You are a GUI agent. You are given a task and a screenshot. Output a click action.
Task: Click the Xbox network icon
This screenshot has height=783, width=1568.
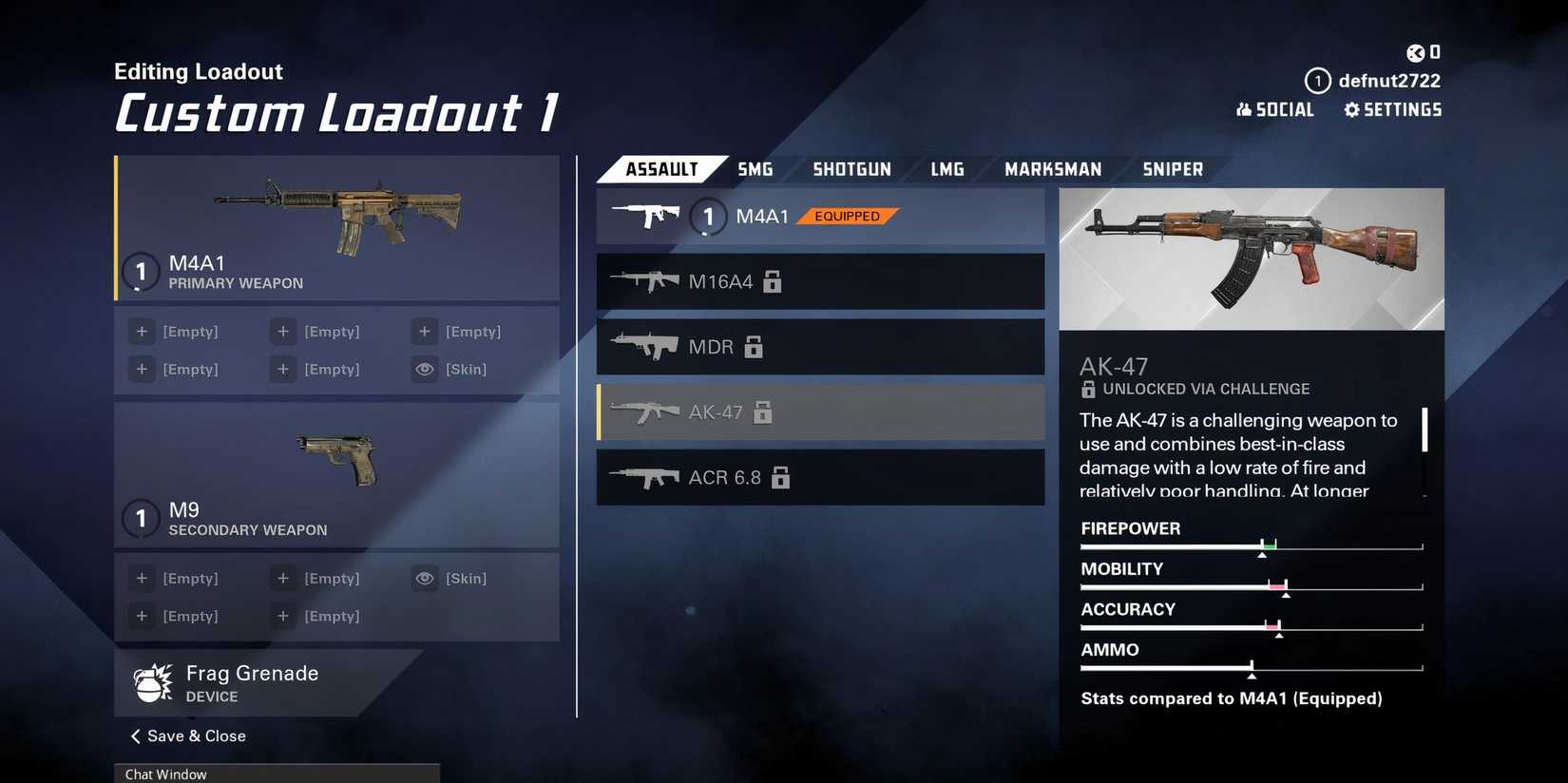tap(1415, 52)
